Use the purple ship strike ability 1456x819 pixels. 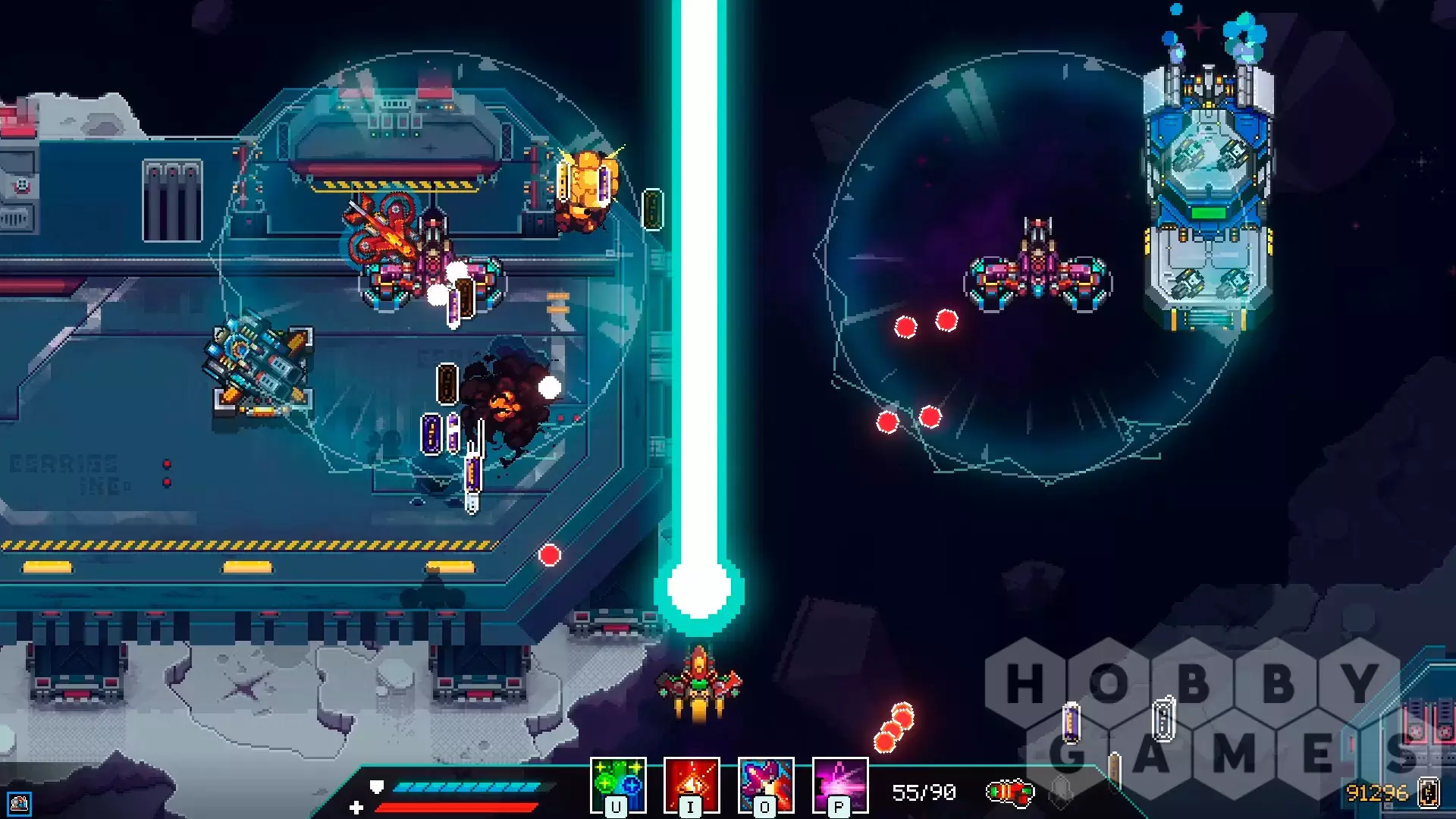tap(765, 784)
